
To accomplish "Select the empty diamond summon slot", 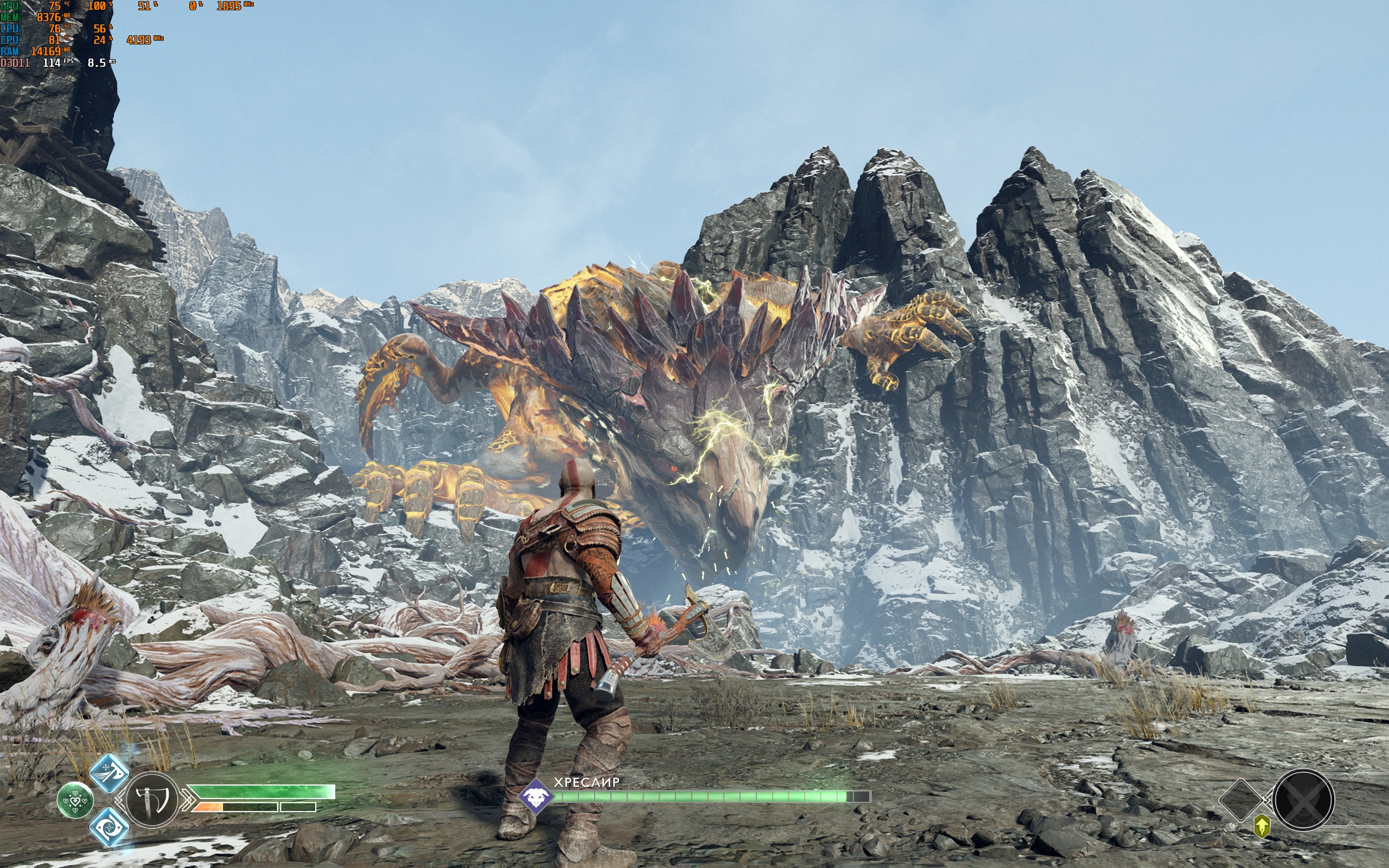I will click(1240, 800).
